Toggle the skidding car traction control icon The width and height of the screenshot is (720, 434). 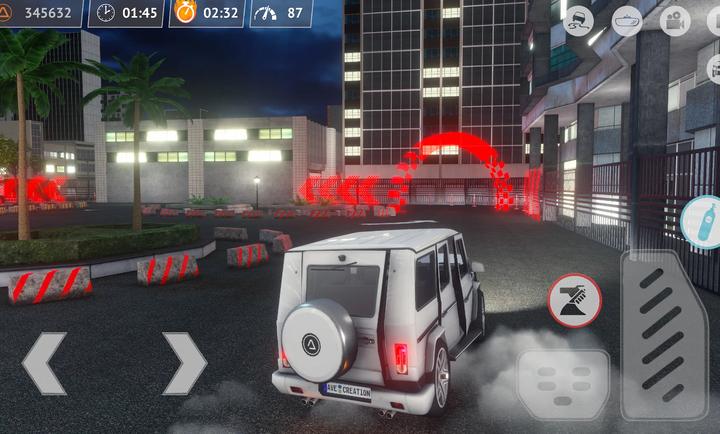(579, 20)
